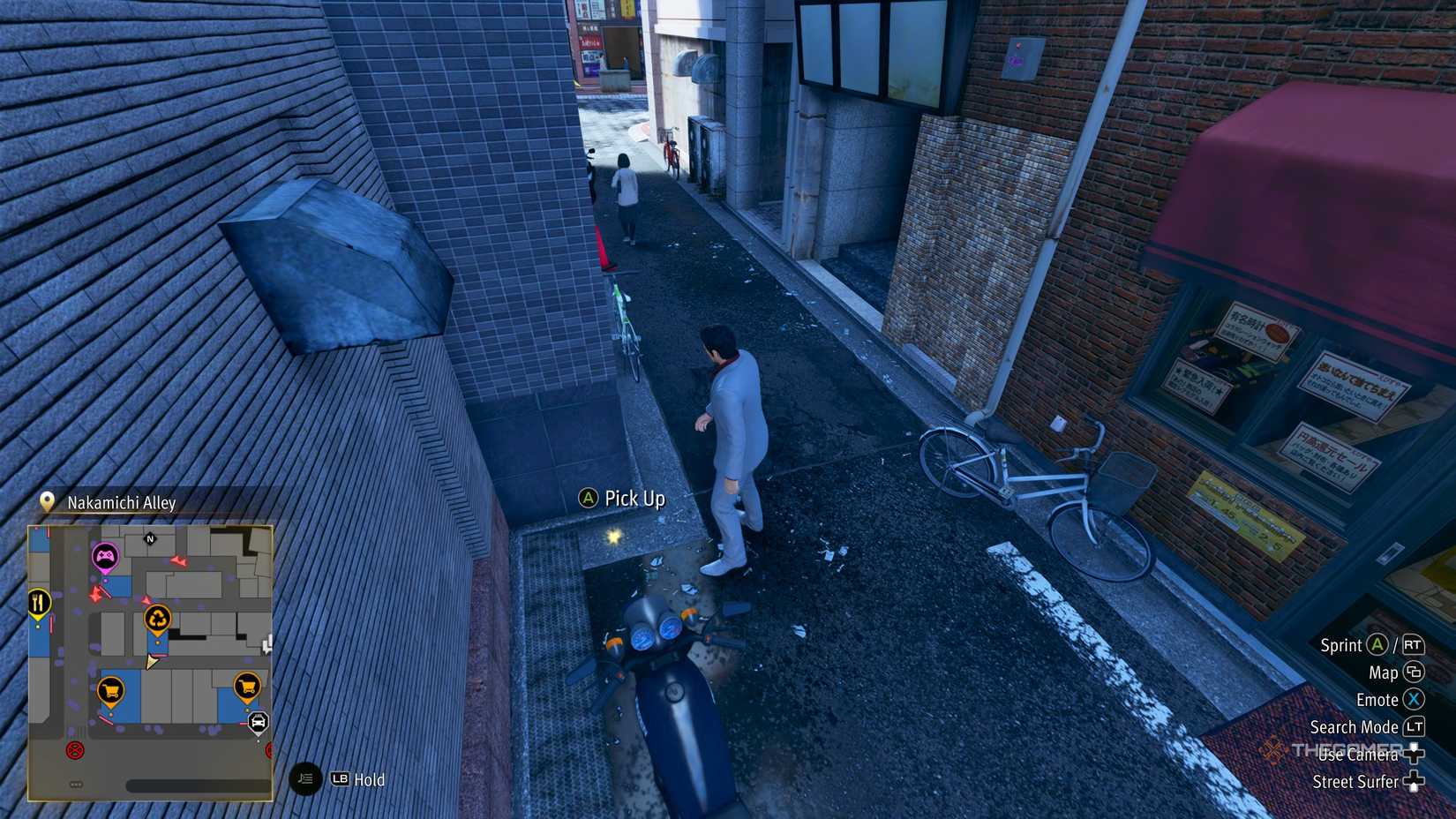Click the player arrow cursor on the minimap
The image size is (1456, 819).
(152, 661)
